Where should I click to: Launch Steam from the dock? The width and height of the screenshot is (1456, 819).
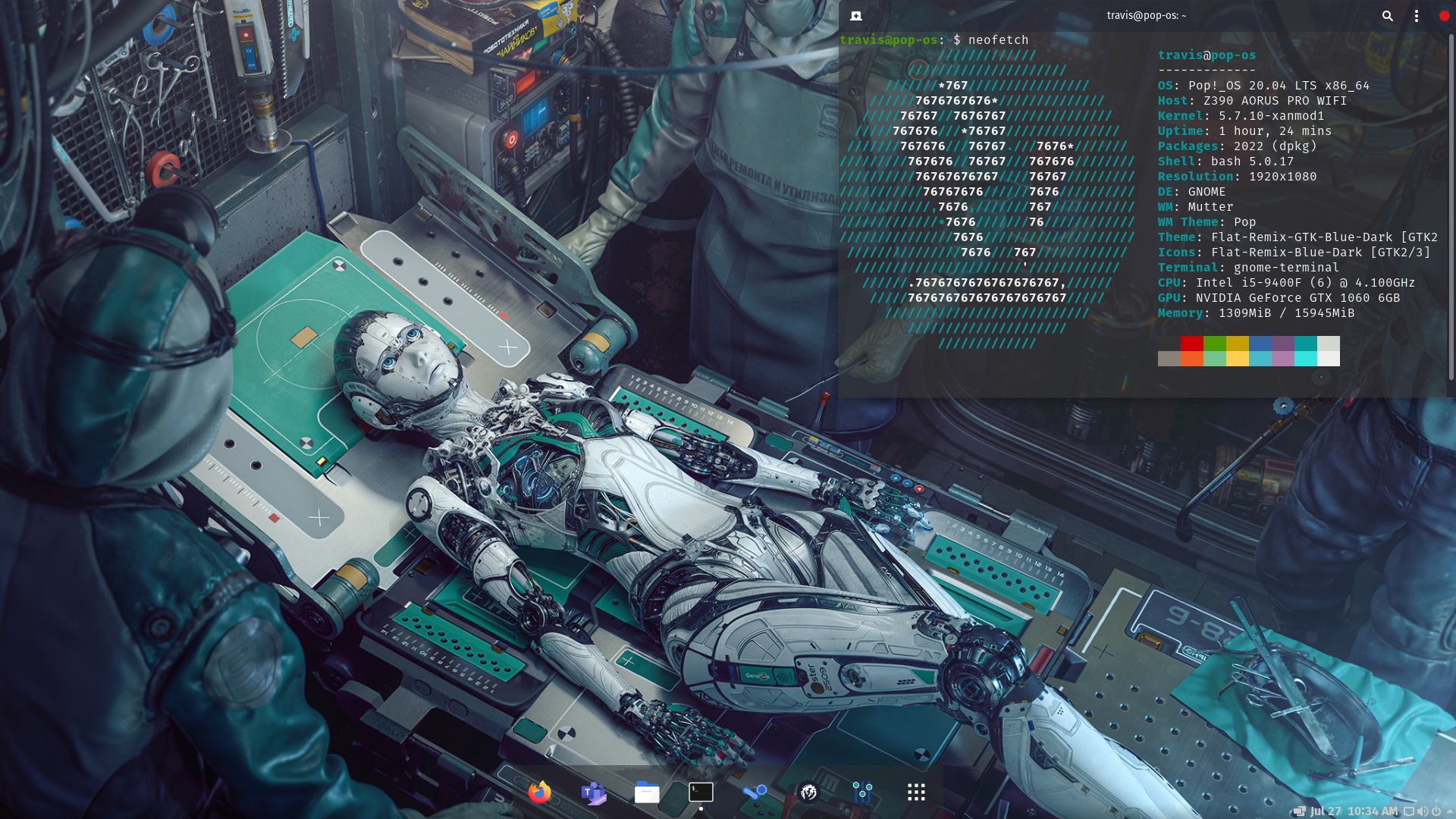(x=753, y=792)
